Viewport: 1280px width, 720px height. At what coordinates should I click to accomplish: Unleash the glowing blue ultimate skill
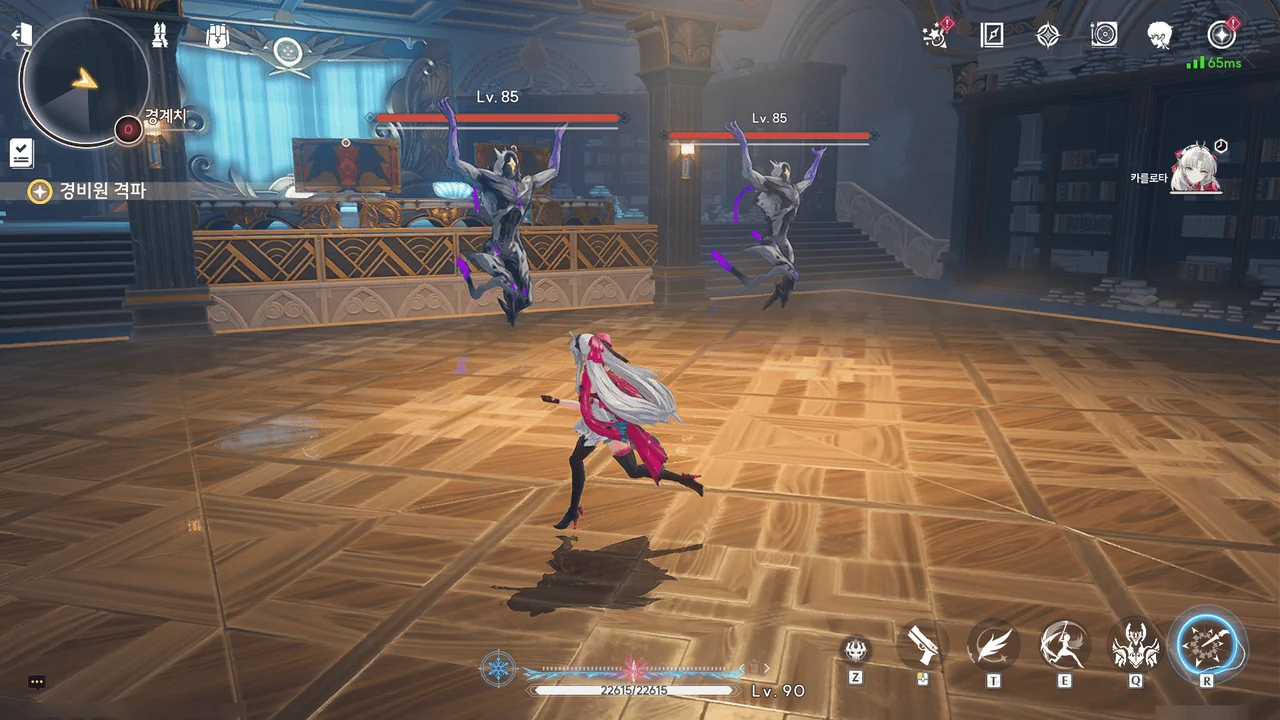pyautogui.click(x=1207, y=645)
